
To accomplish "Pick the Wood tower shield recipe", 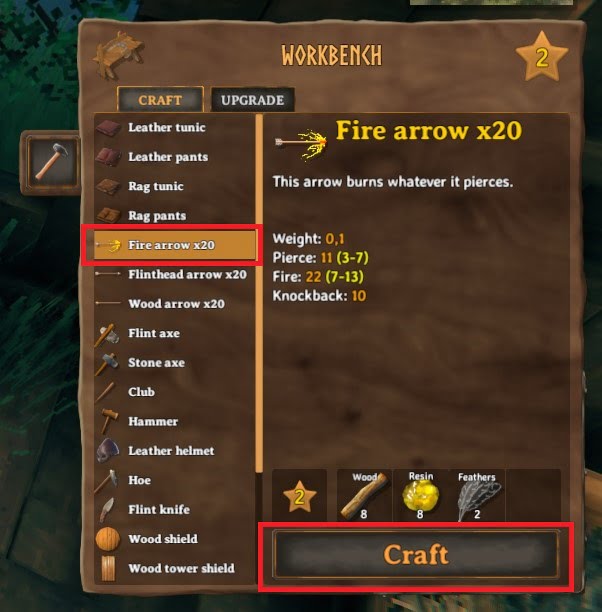I will [x=181, y=568].
